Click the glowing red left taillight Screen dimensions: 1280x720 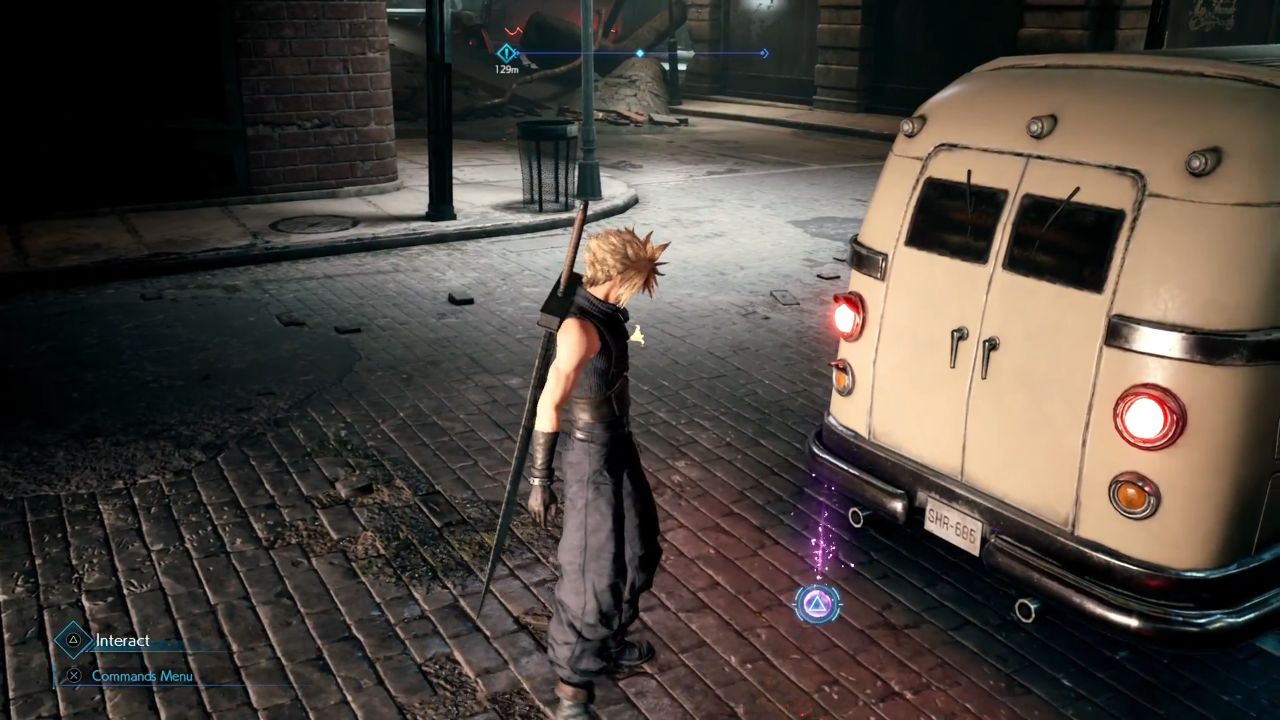pyautogui.click(x=849, y=319)
